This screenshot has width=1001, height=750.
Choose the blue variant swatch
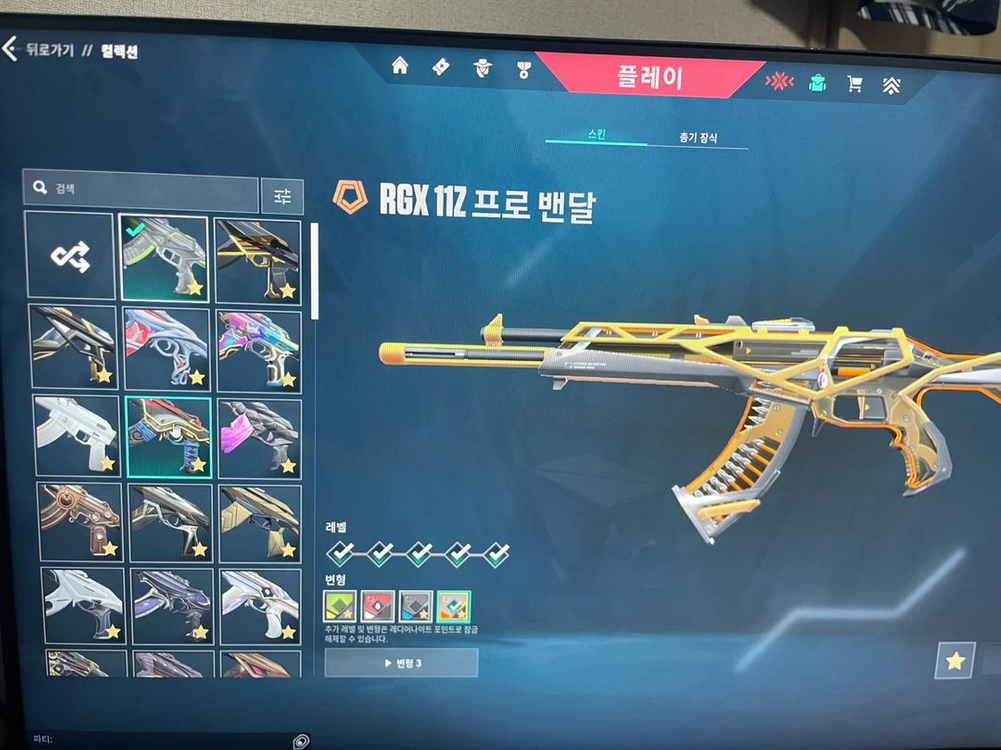point(415,606)
